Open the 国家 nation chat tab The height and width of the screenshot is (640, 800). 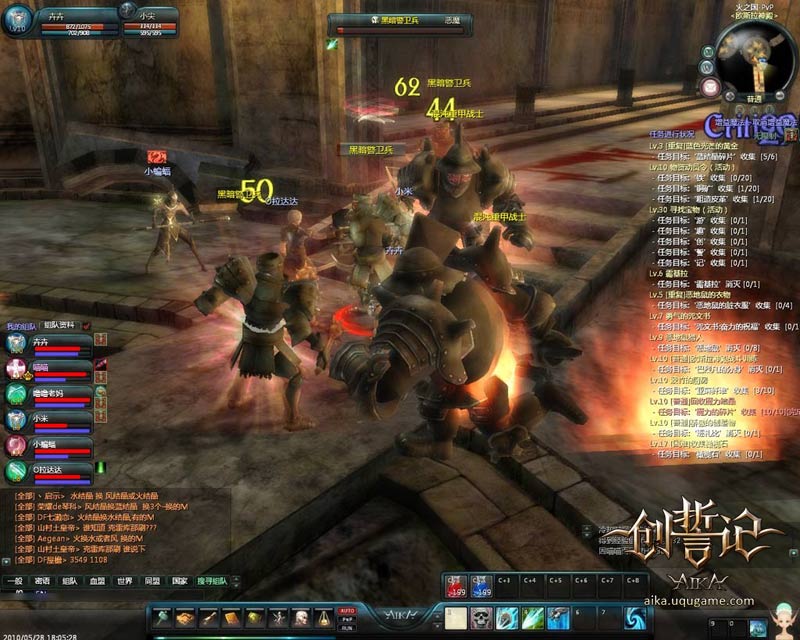[x=180, y=580]
